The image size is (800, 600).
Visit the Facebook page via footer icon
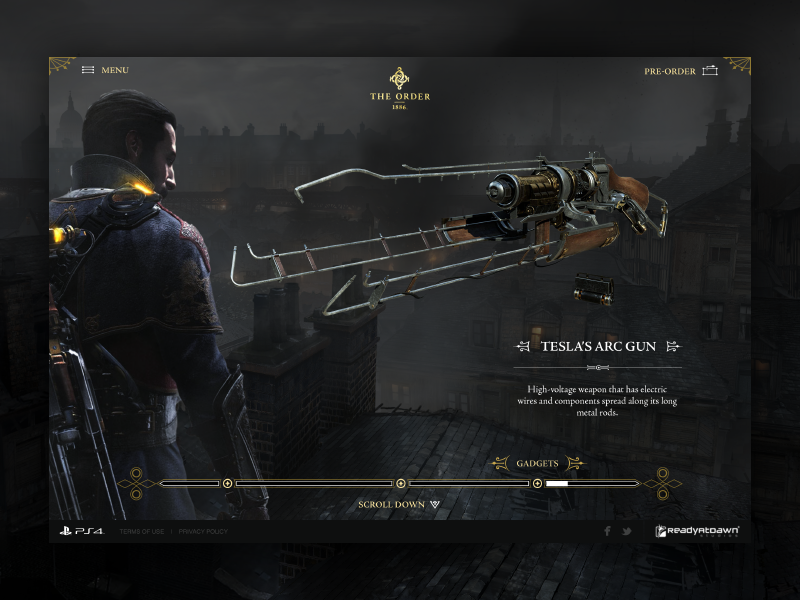[607, 531]
